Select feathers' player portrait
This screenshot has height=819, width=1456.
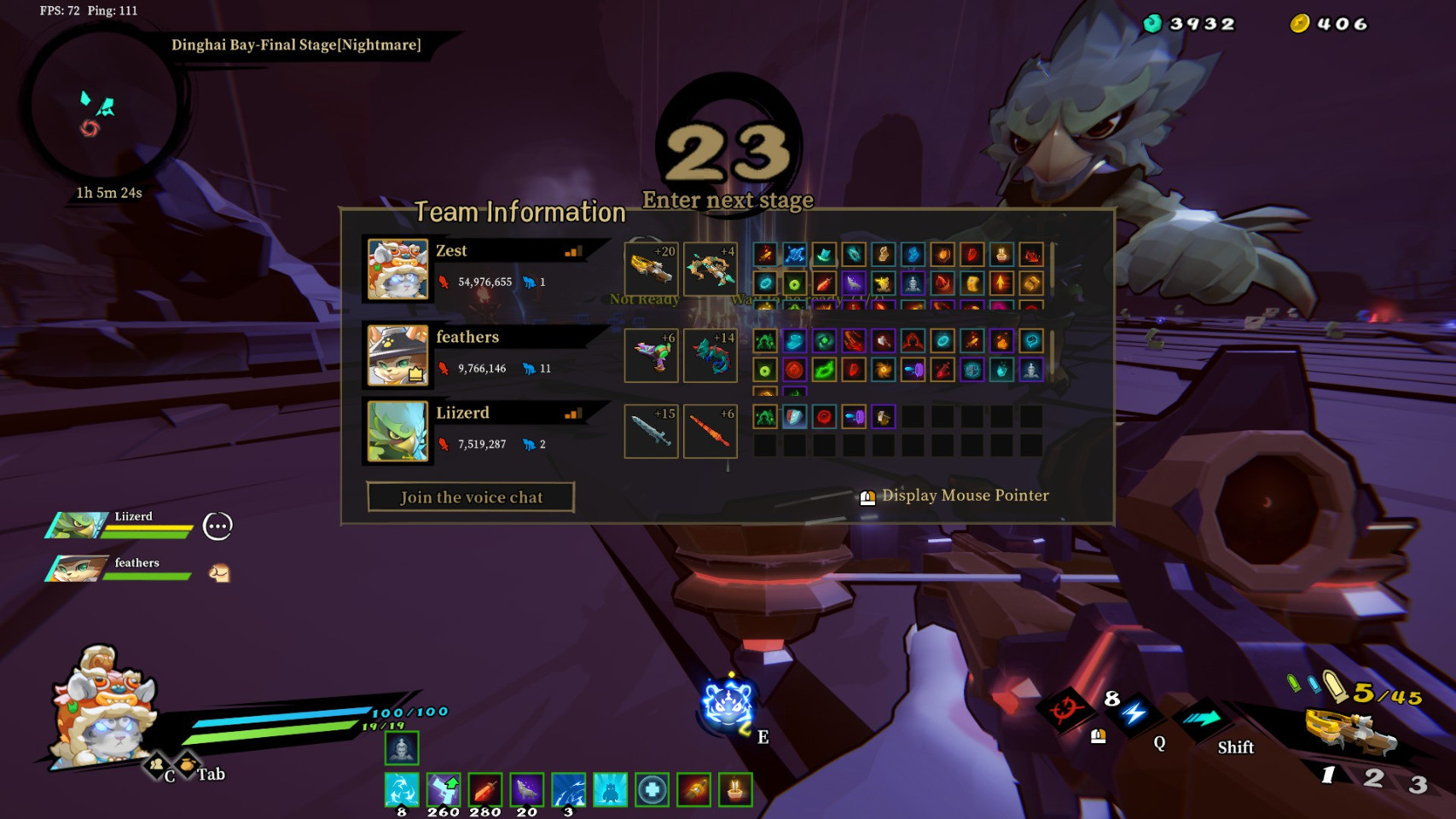click(x=397, y=354)
